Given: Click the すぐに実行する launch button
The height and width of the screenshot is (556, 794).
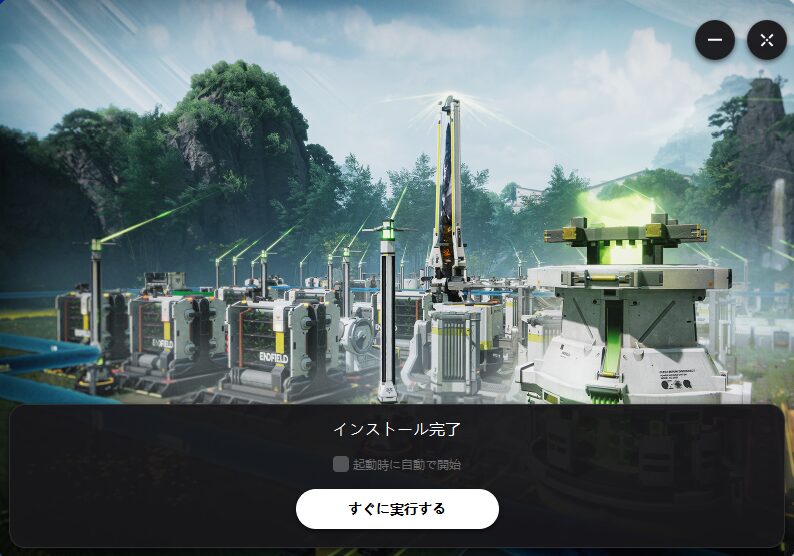Looking at the screenshot, I should pos(397,509).
